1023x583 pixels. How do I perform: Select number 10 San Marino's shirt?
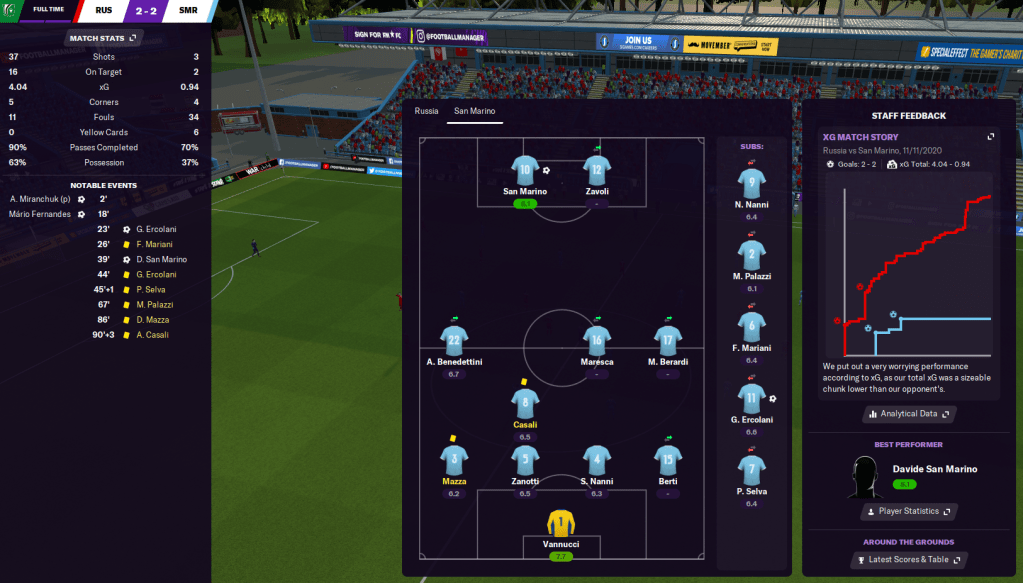(524, 170)
